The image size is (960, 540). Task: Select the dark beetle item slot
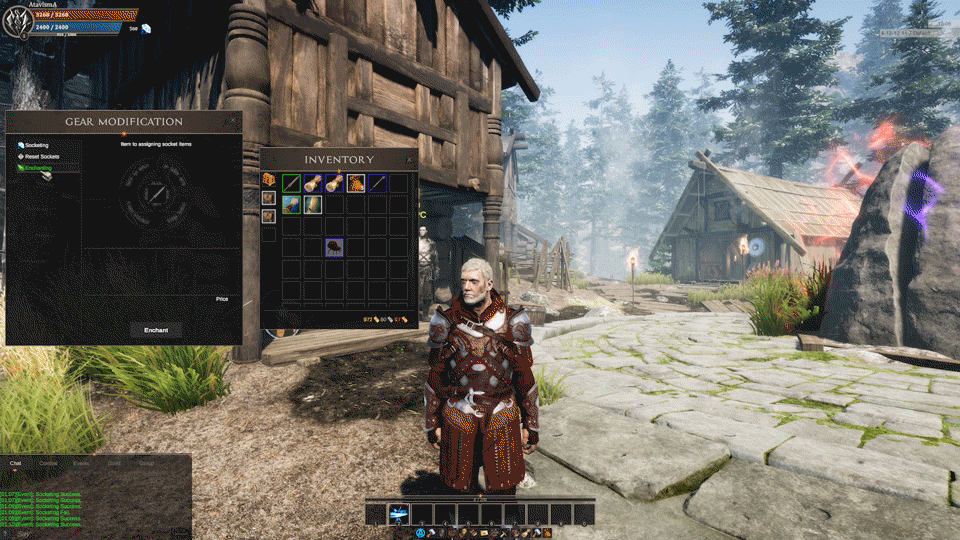coord(334,247)
